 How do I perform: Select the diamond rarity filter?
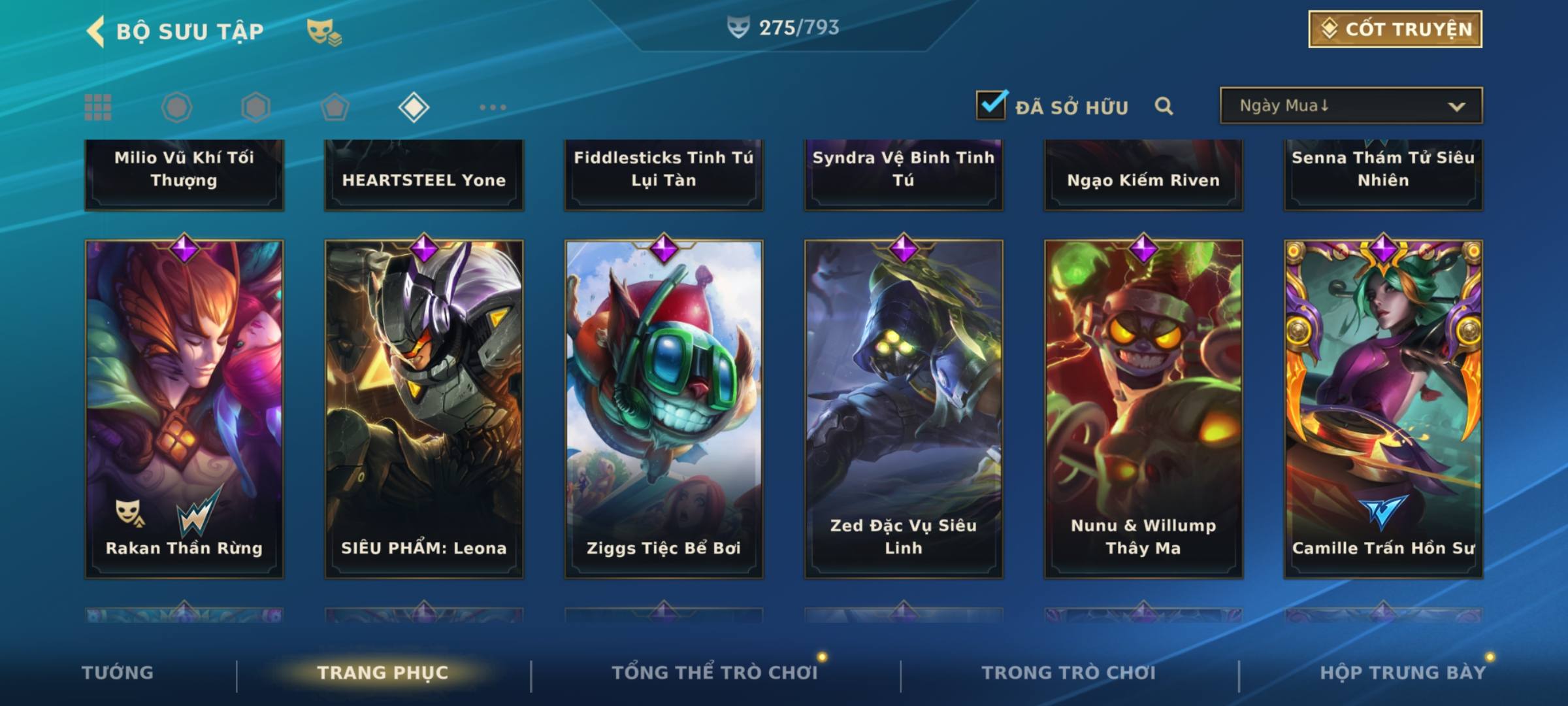[414, 107]
